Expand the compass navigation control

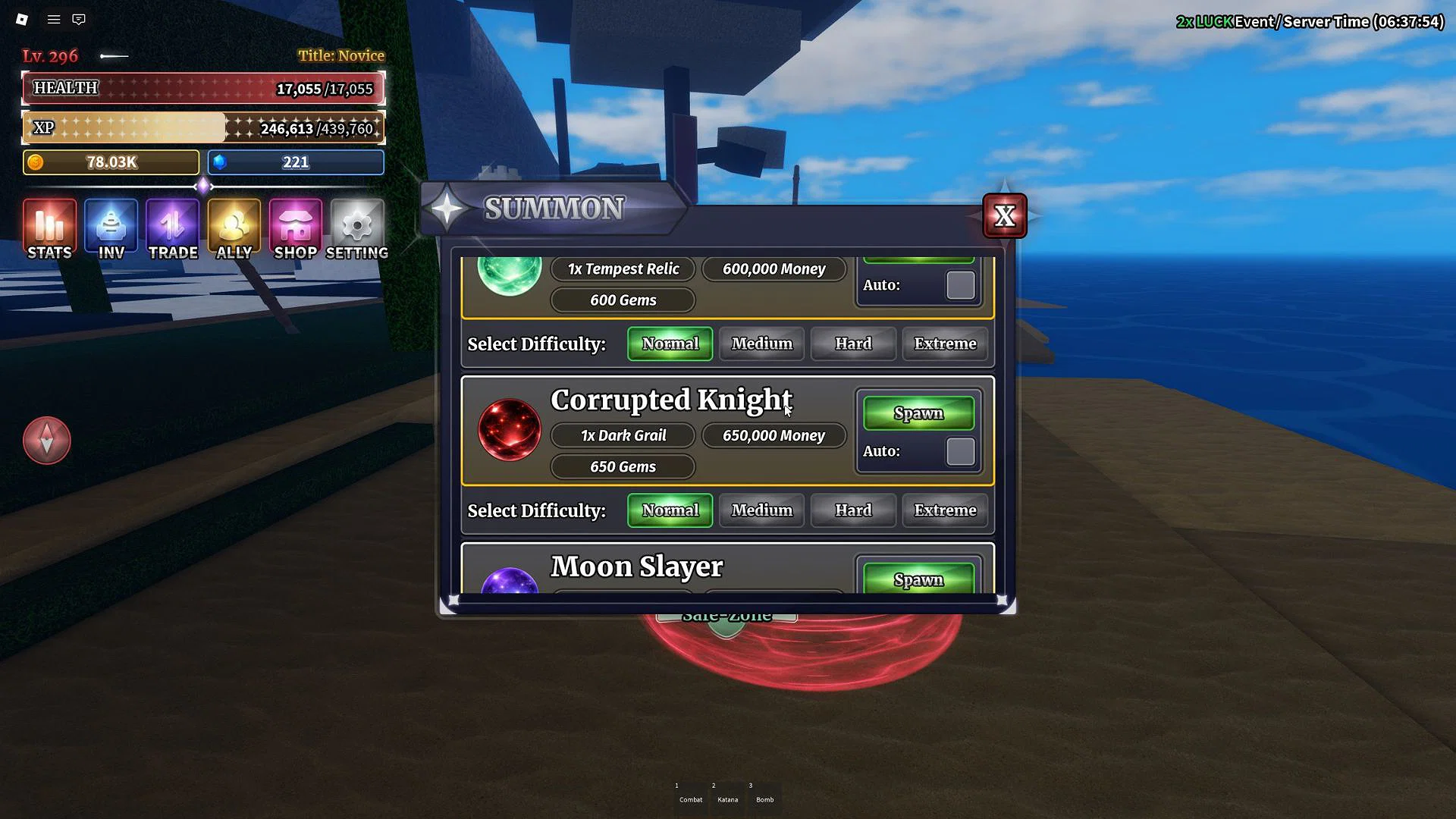point(47,440)
